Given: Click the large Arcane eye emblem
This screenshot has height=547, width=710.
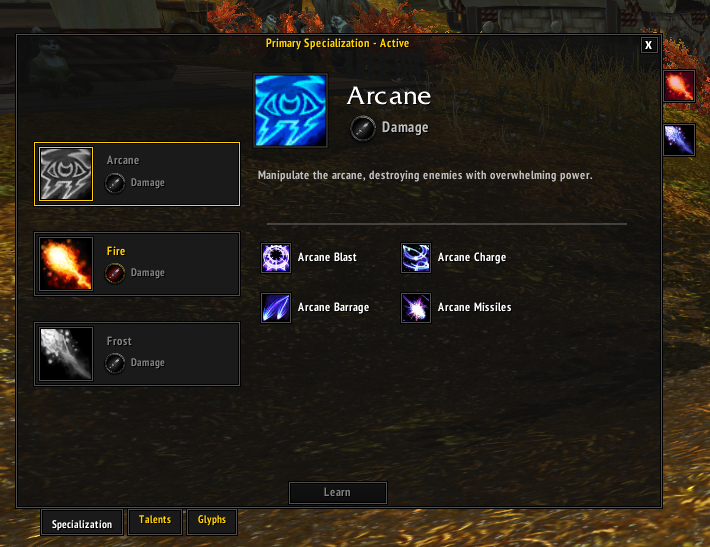Looking at the screenshot, I should pos(291,110).
